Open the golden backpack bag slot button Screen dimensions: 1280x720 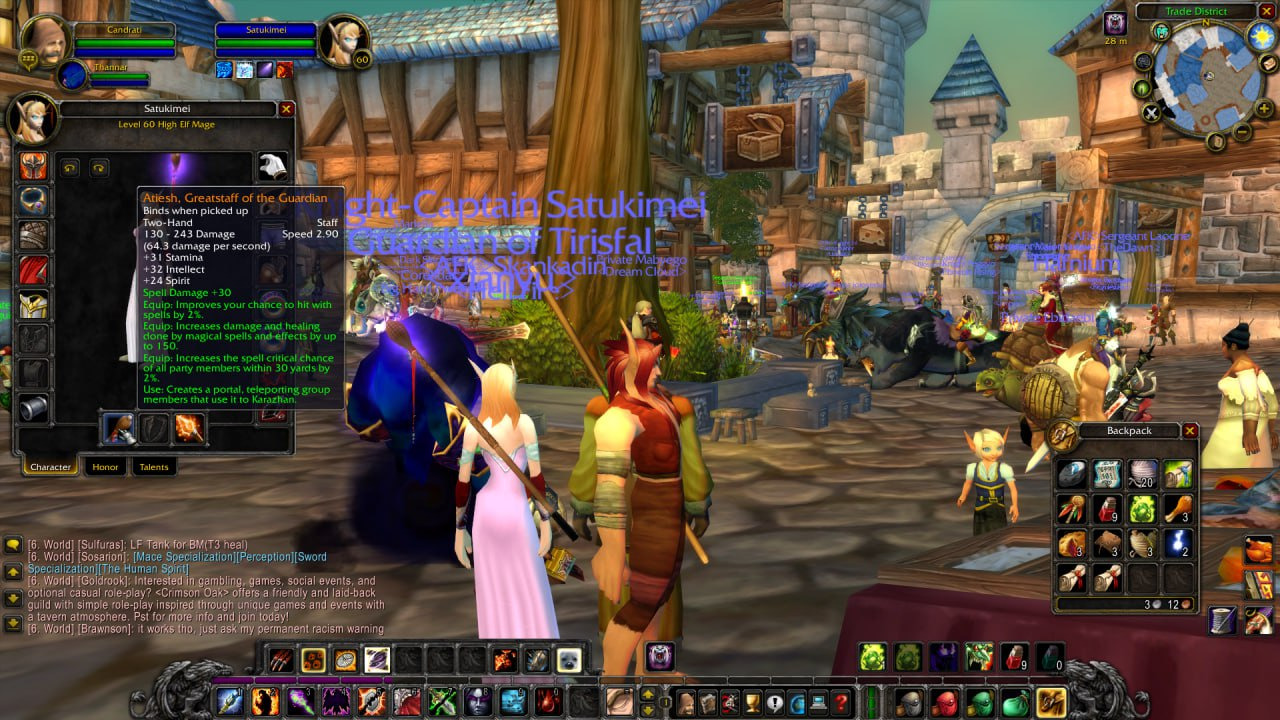(x=1050, y=702)
